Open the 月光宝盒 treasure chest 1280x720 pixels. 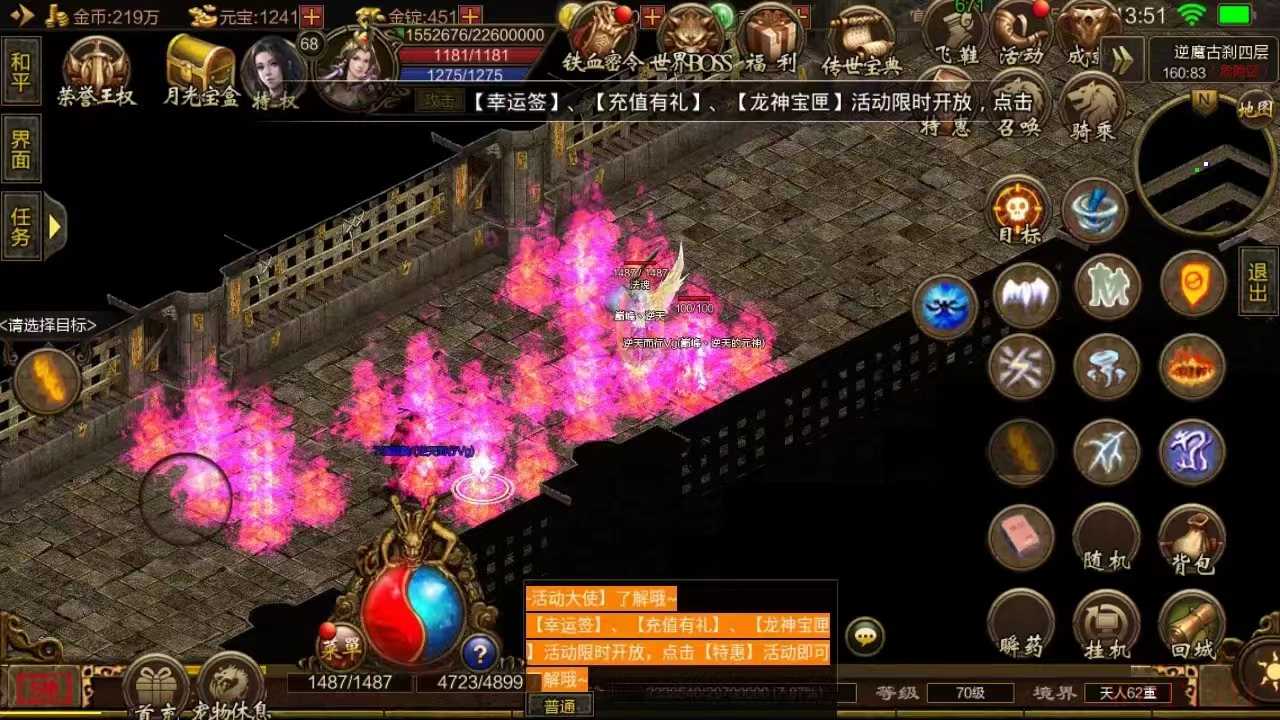coord(200,68)
